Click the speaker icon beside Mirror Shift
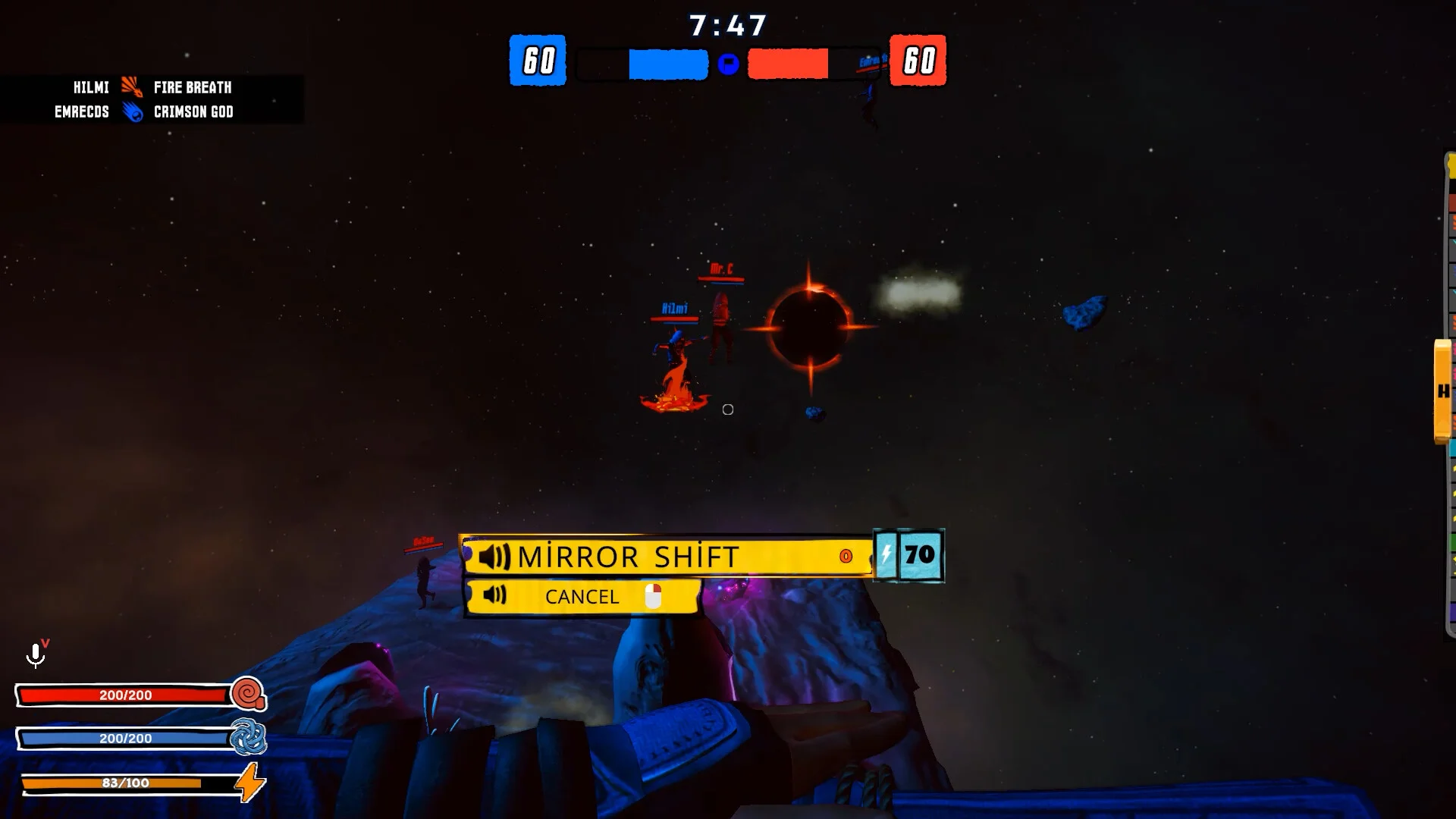Viewport: 1456px width, 819px height. 494,557
